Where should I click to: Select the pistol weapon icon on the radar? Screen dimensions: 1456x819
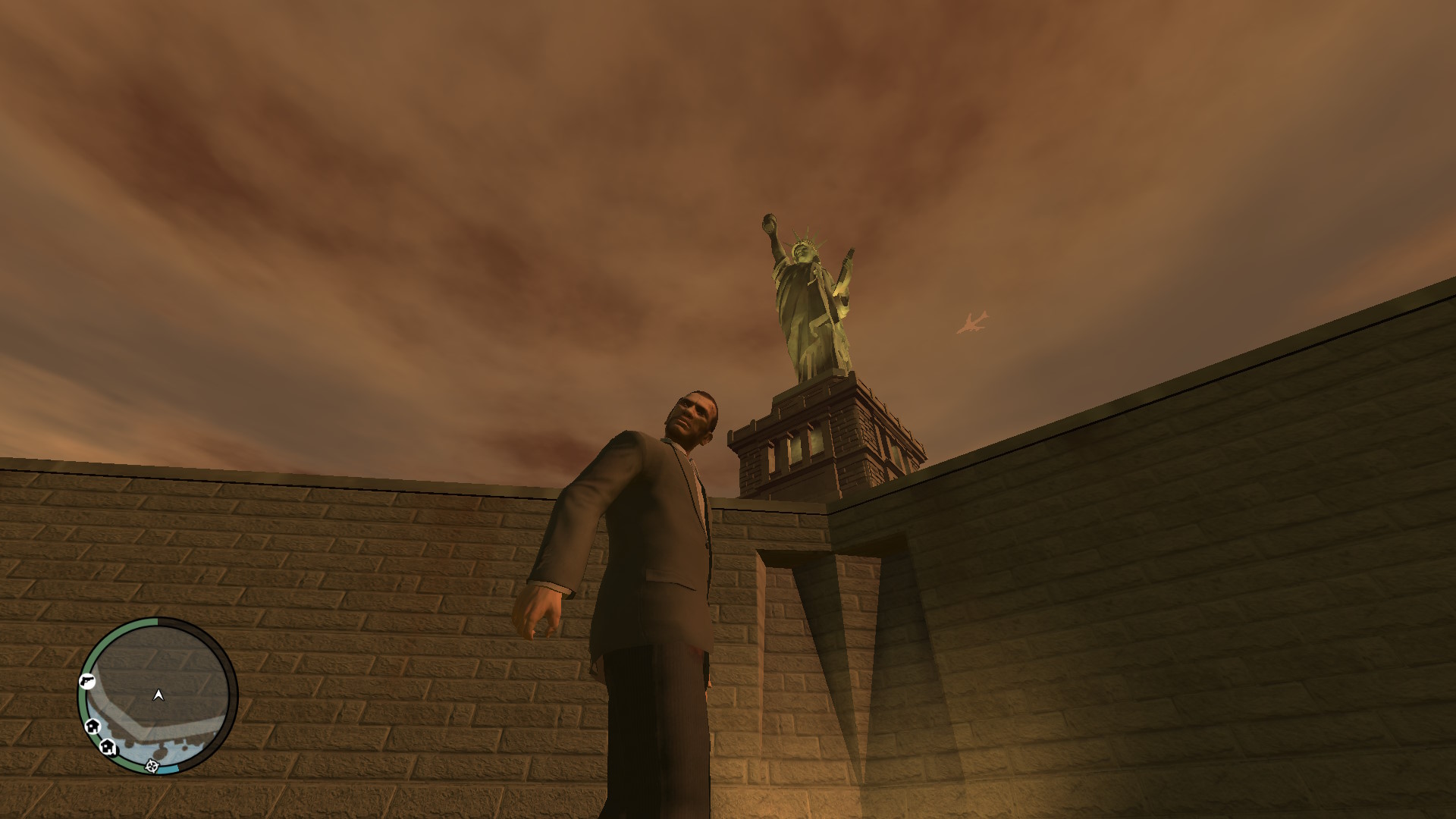[x=87, y=681]
